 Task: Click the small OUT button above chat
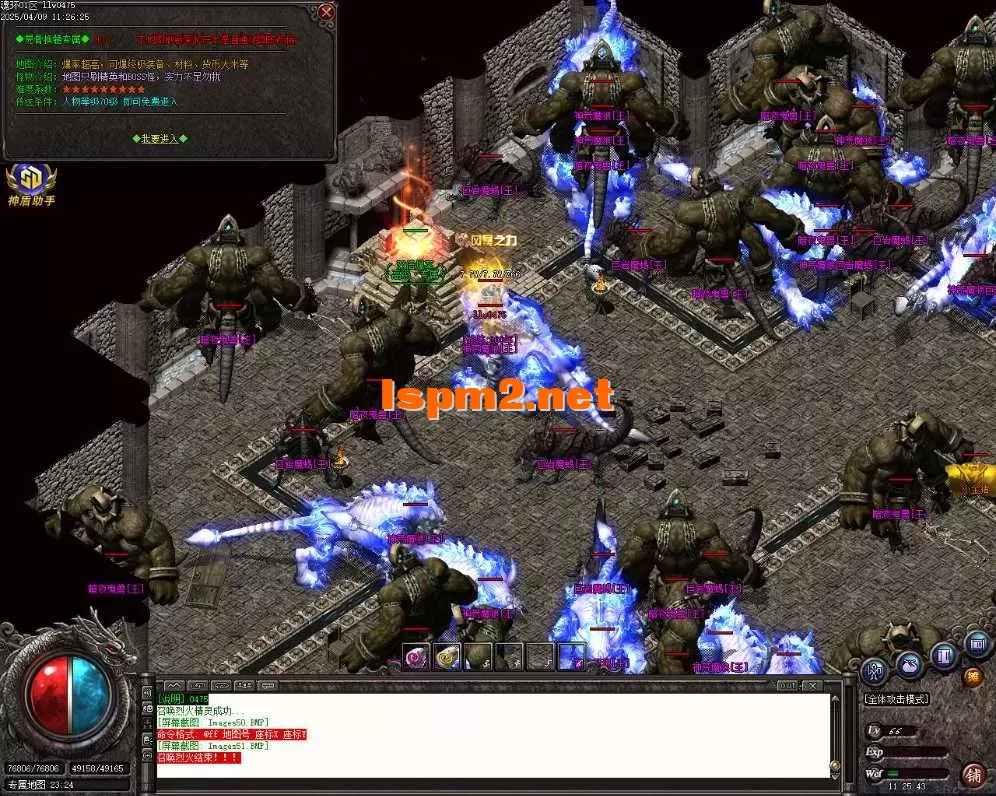pos(789,685)
